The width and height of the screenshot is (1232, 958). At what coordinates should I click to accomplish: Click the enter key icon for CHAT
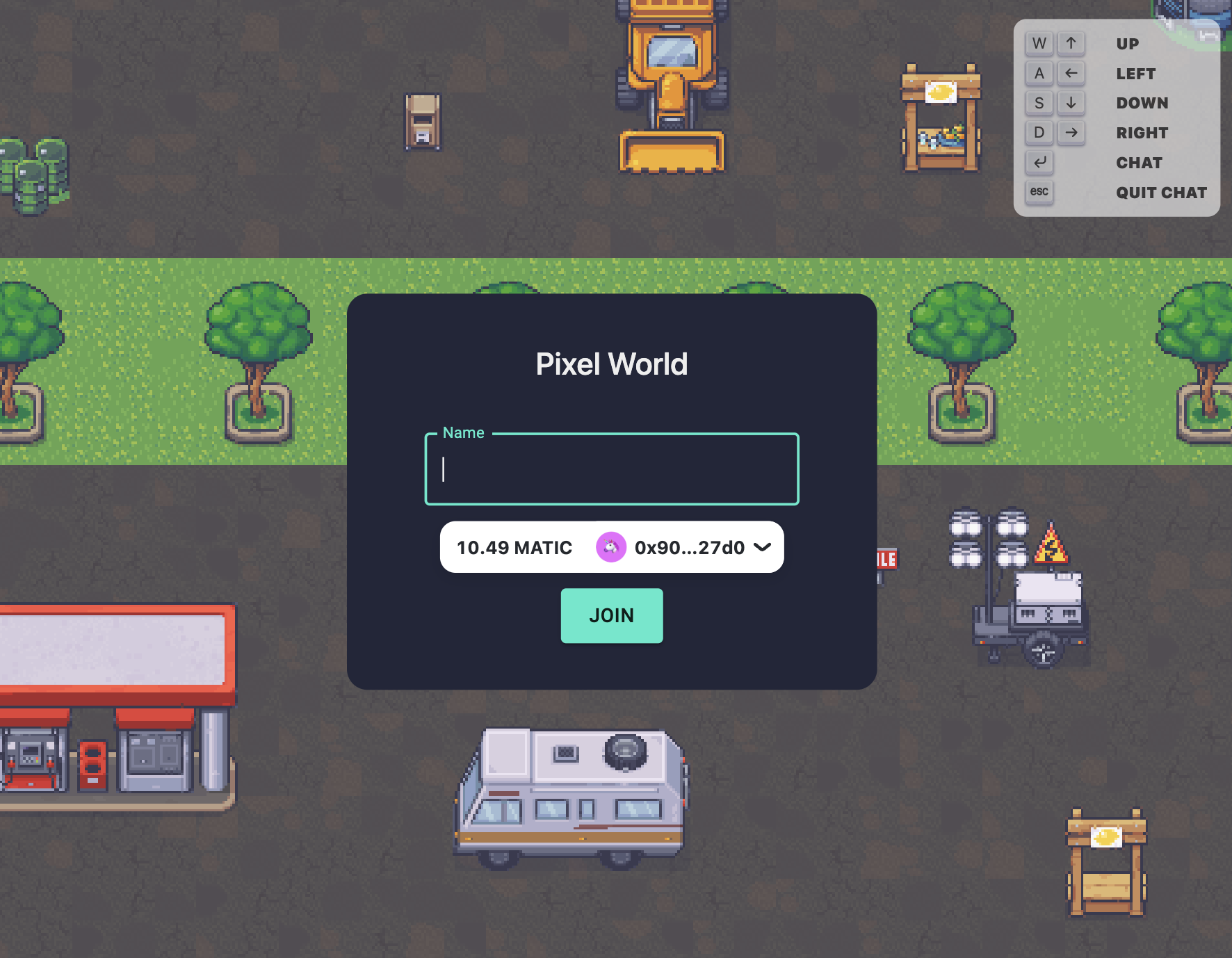click(x=1039, y=163)
